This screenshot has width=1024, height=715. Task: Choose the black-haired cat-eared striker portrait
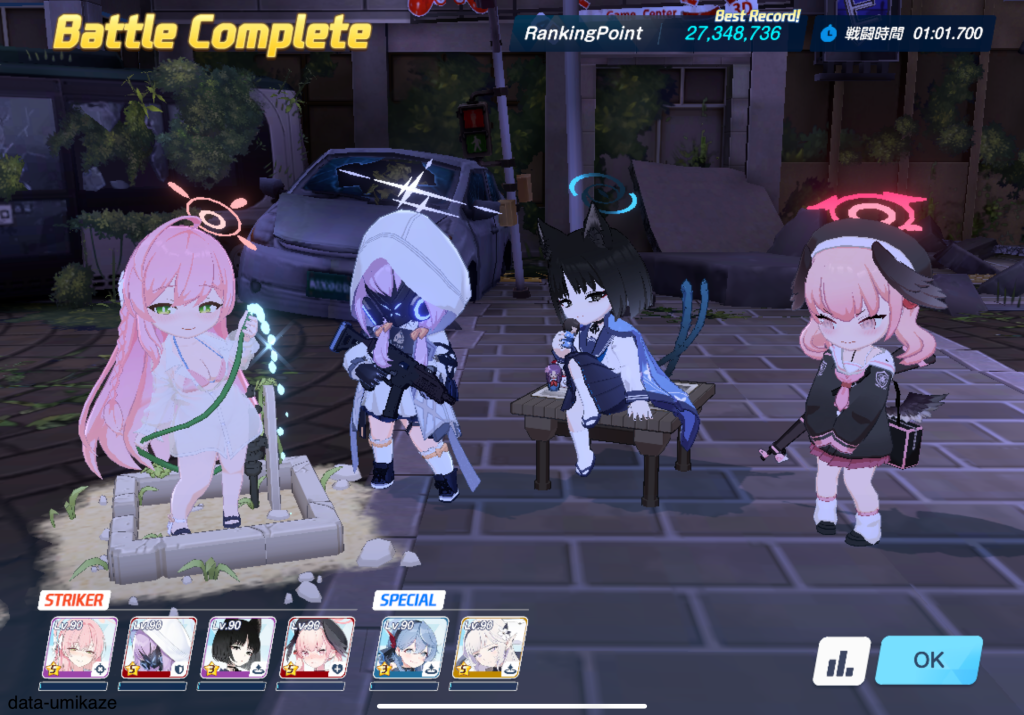[238, 648]
